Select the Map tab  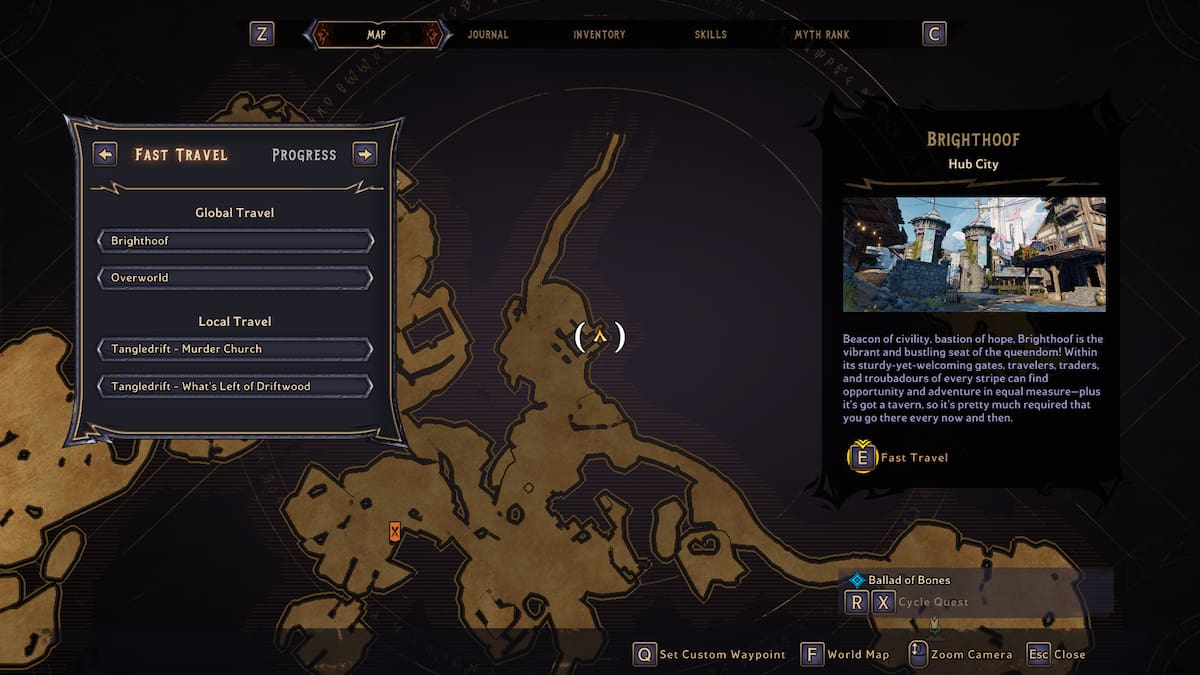[376, 35]
